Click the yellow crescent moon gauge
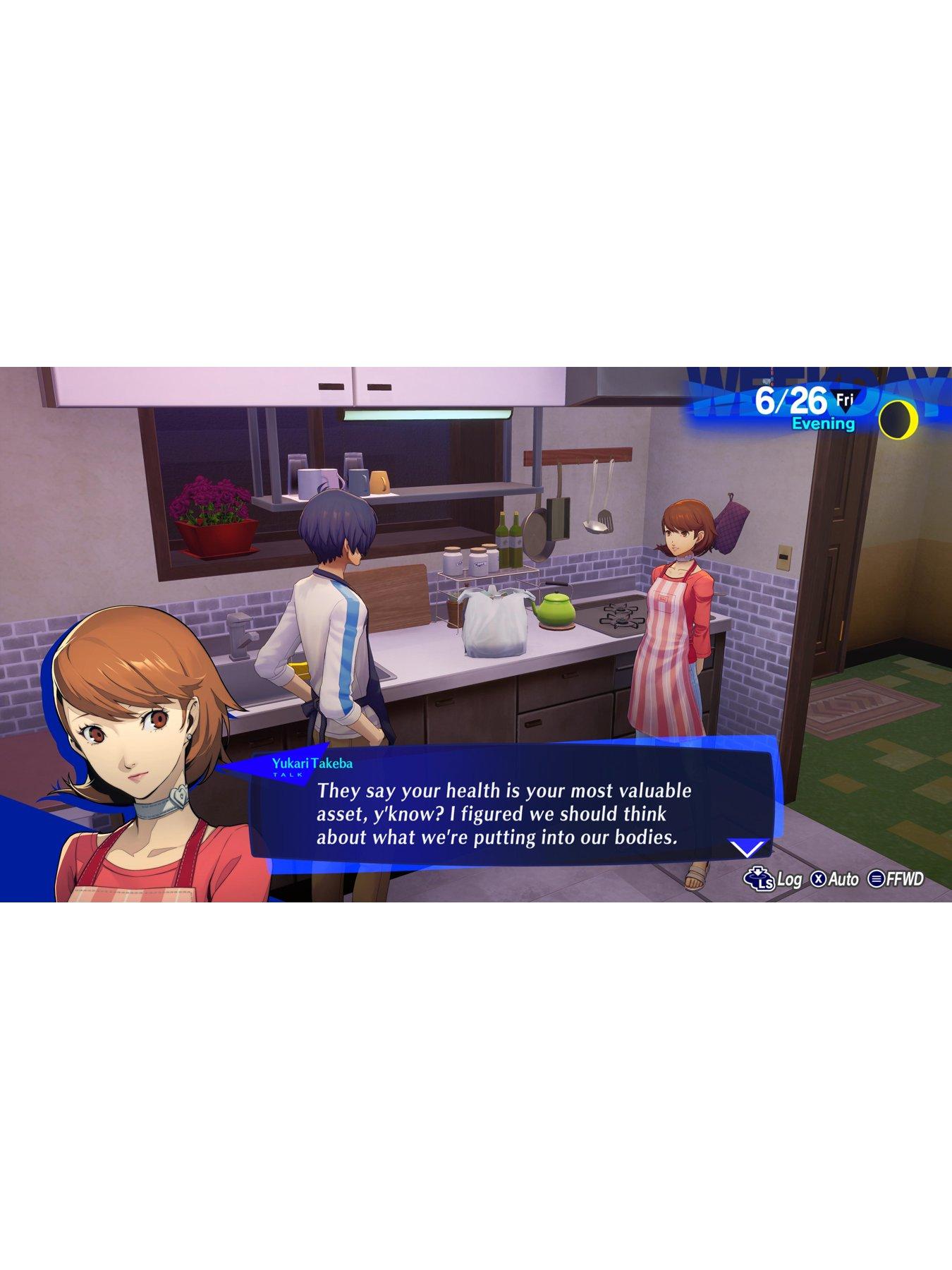Viewport: 952px width, 1270px height. pyautogui.click(x=897, y=419)
